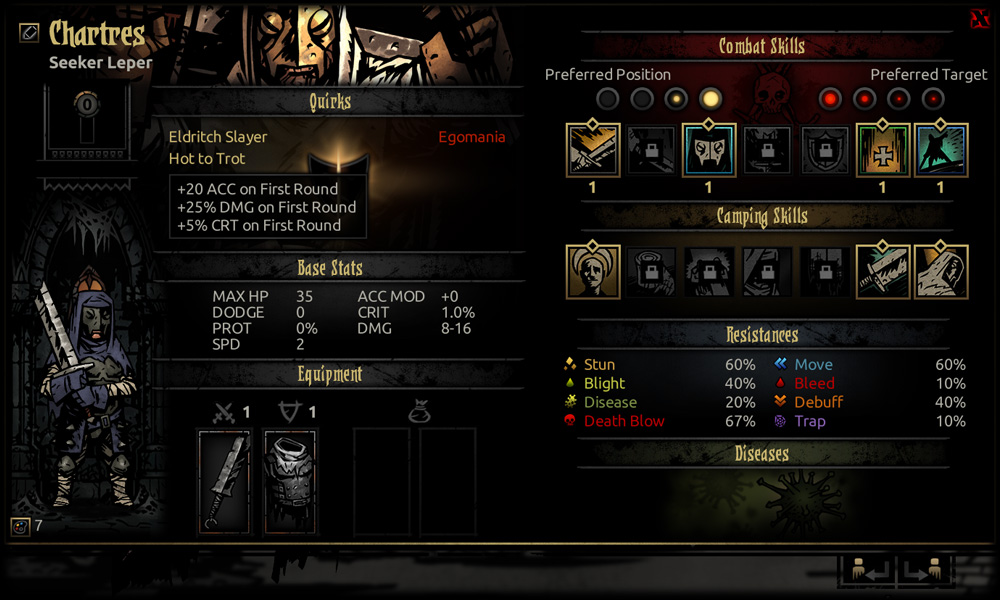Choose the hooded figure camping skill
Screen dimensions: 1000x600
pos(940,271)
